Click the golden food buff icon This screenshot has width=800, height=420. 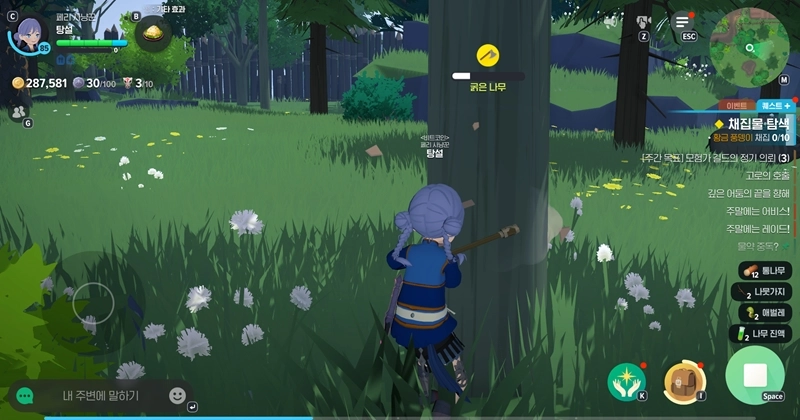click(x=153, y=33)
